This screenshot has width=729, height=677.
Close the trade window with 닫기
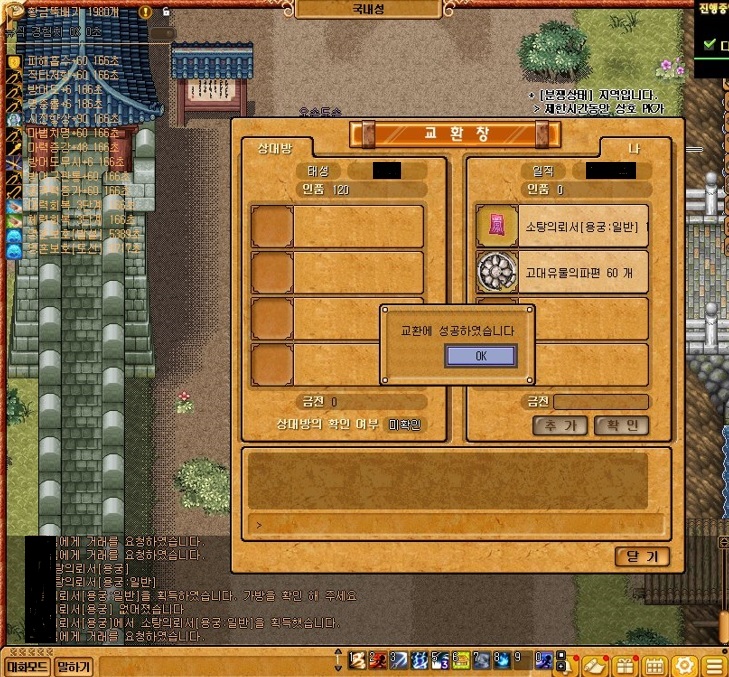[642, 557]
